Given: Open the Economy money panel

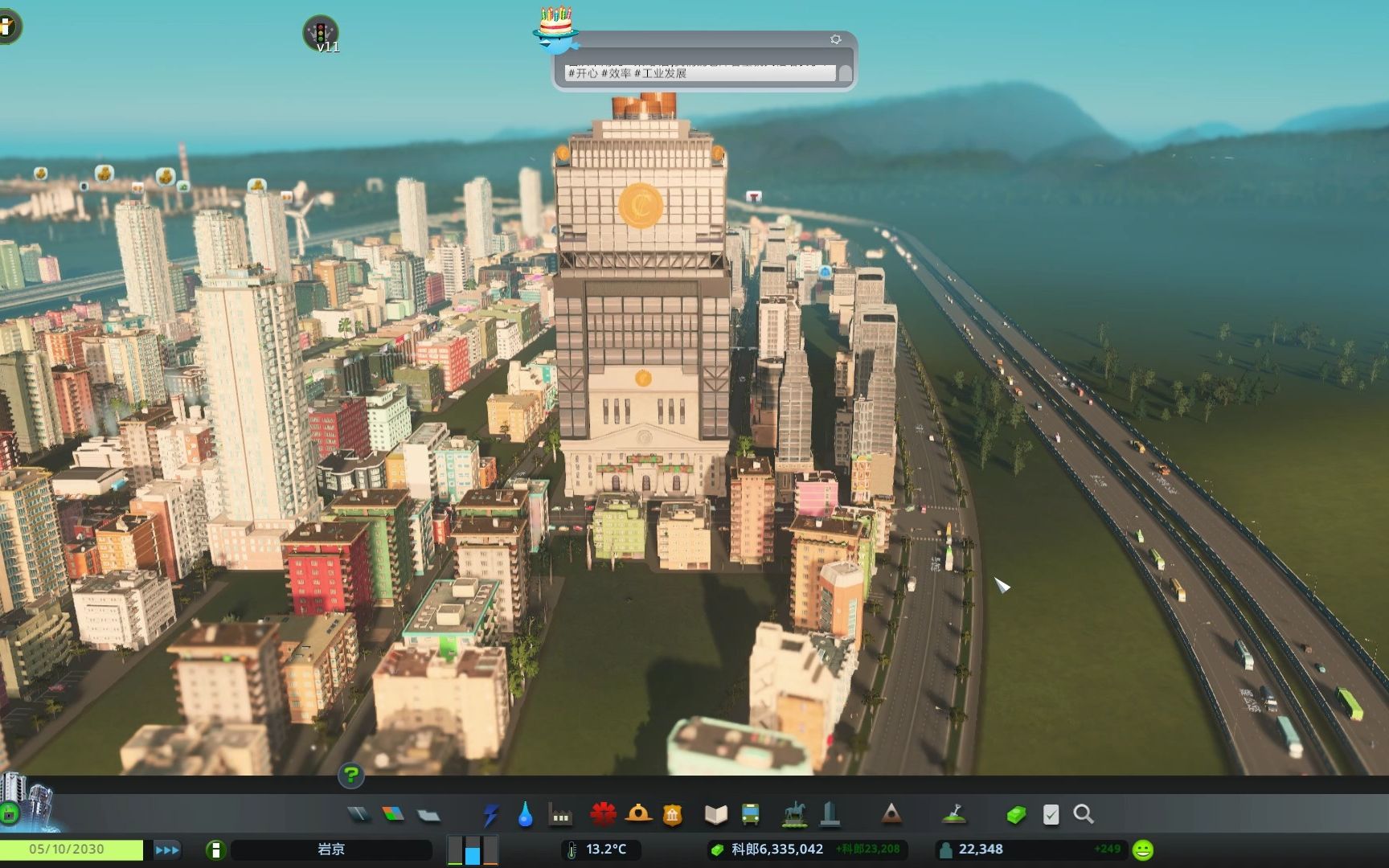Looking at the screenshot, I should [1016, 815].
